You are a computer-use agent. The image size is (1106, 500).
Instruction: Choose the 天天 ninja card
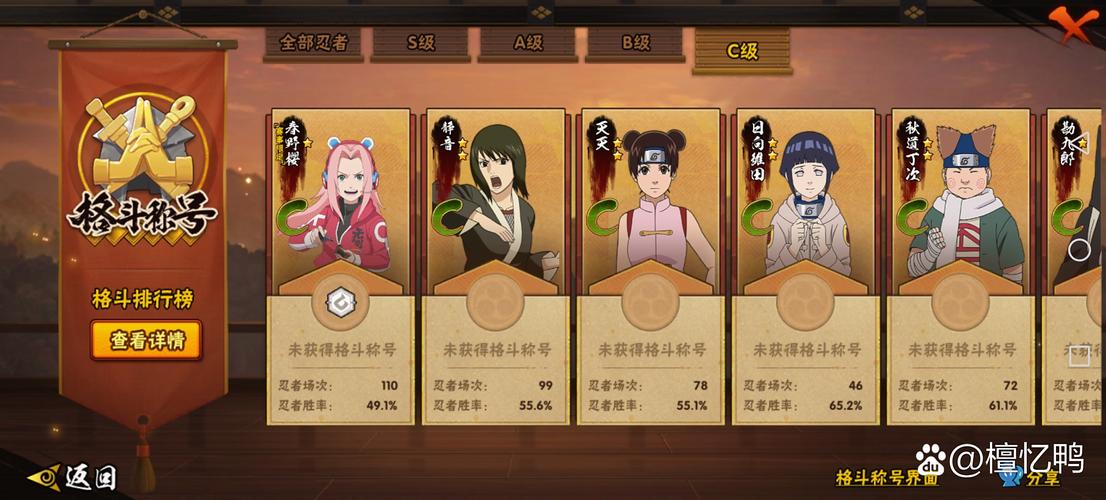[651, 265]
